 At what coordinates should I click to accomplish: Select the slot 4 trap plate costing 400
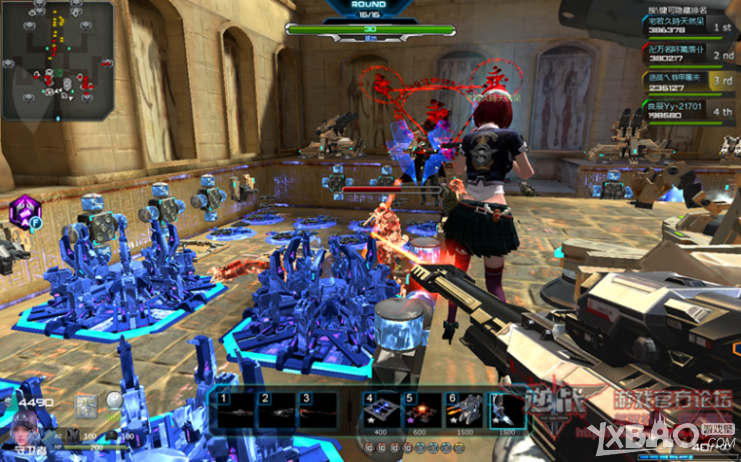tap(382, 410)
